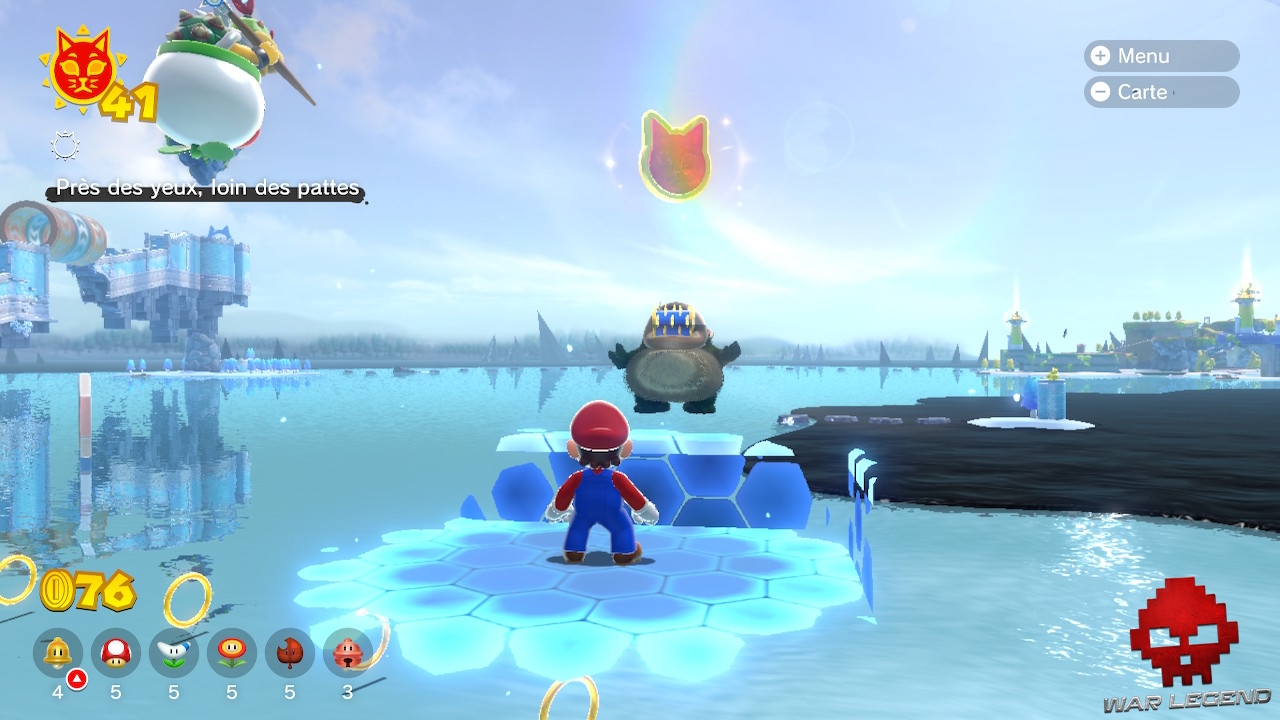Select the golden Super Bell power-up
The image size is (1280, 720).
pos(58,653)
